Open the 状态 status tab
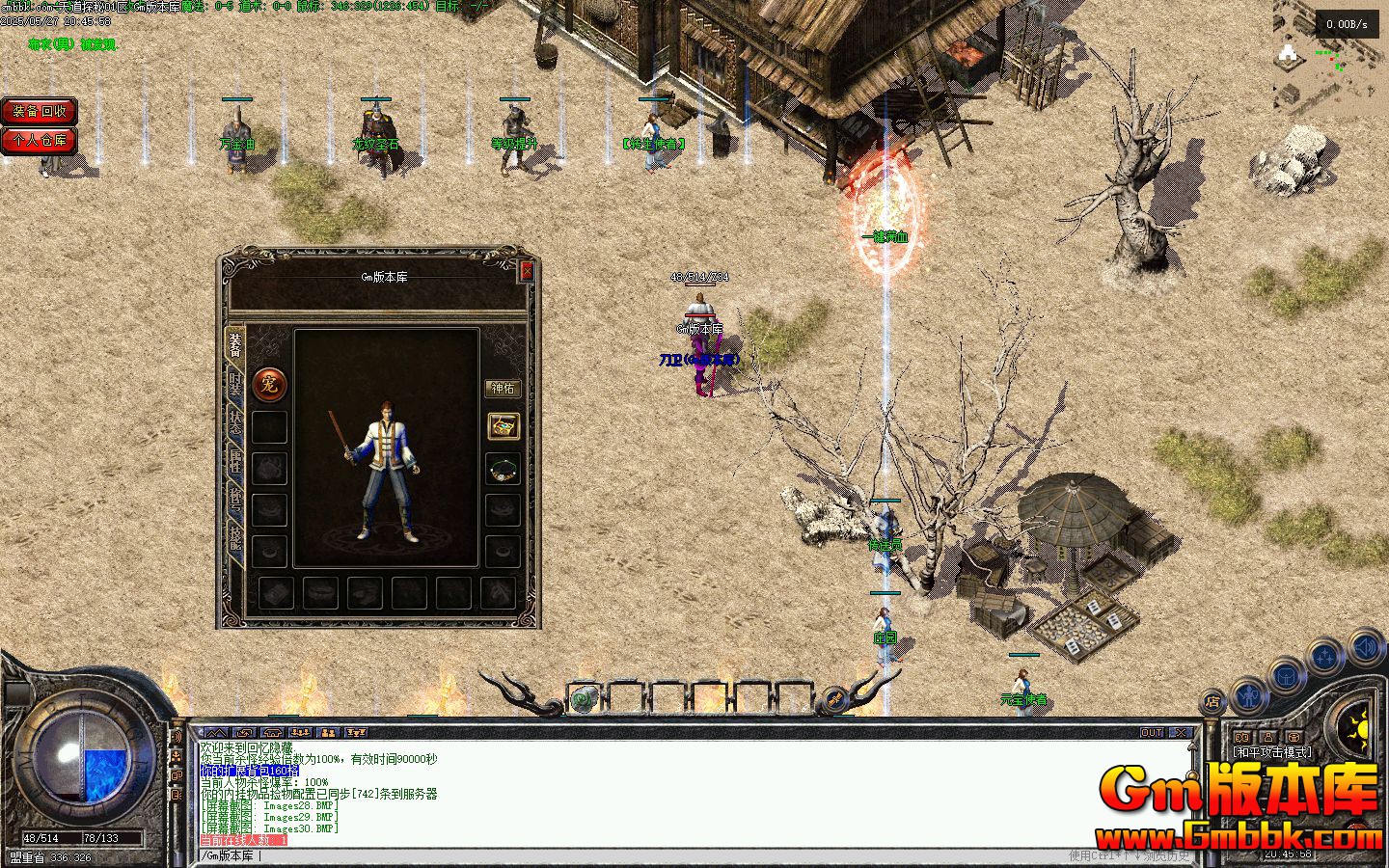1389x868 pixels. (x=234, y=421)
